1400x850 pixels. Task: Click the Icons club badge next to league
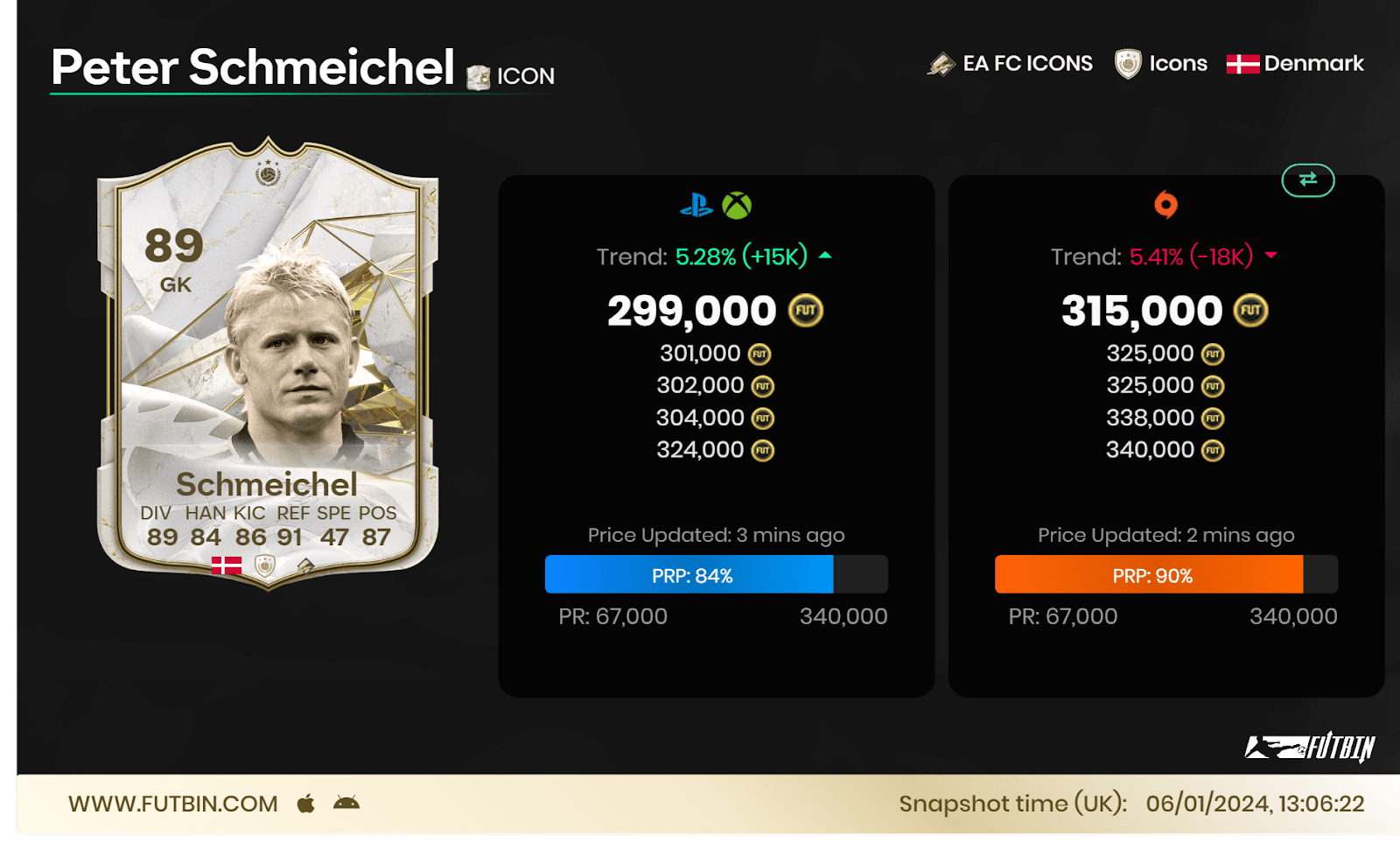coord(1127,62)
